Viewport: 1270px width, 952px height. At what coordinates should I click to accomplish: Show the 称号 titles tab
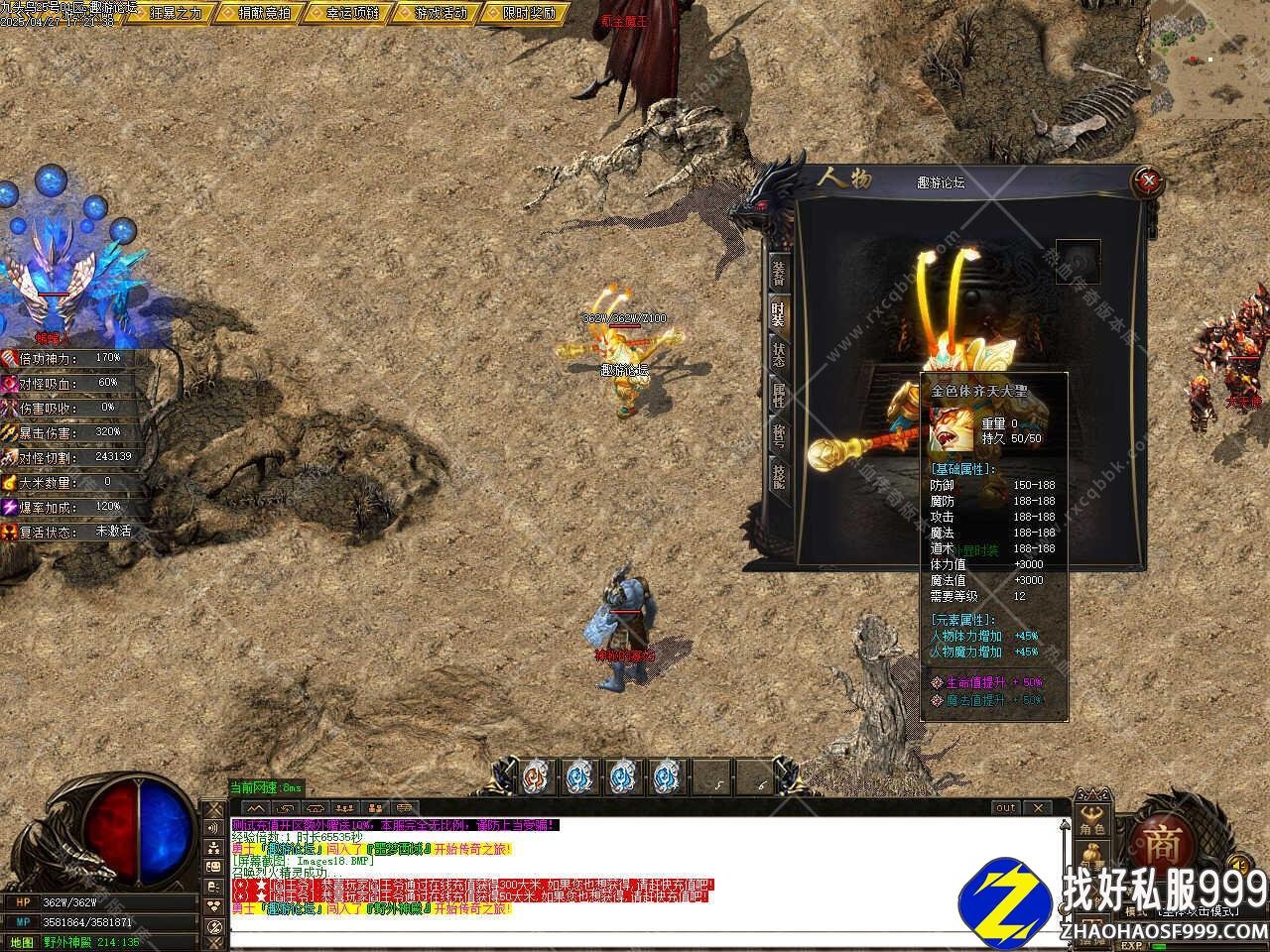point(779,438)
